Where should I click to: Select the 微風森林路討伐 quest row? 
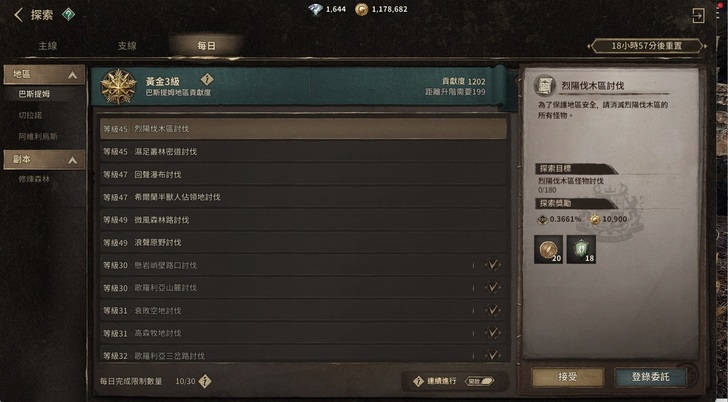pos(303,219)
